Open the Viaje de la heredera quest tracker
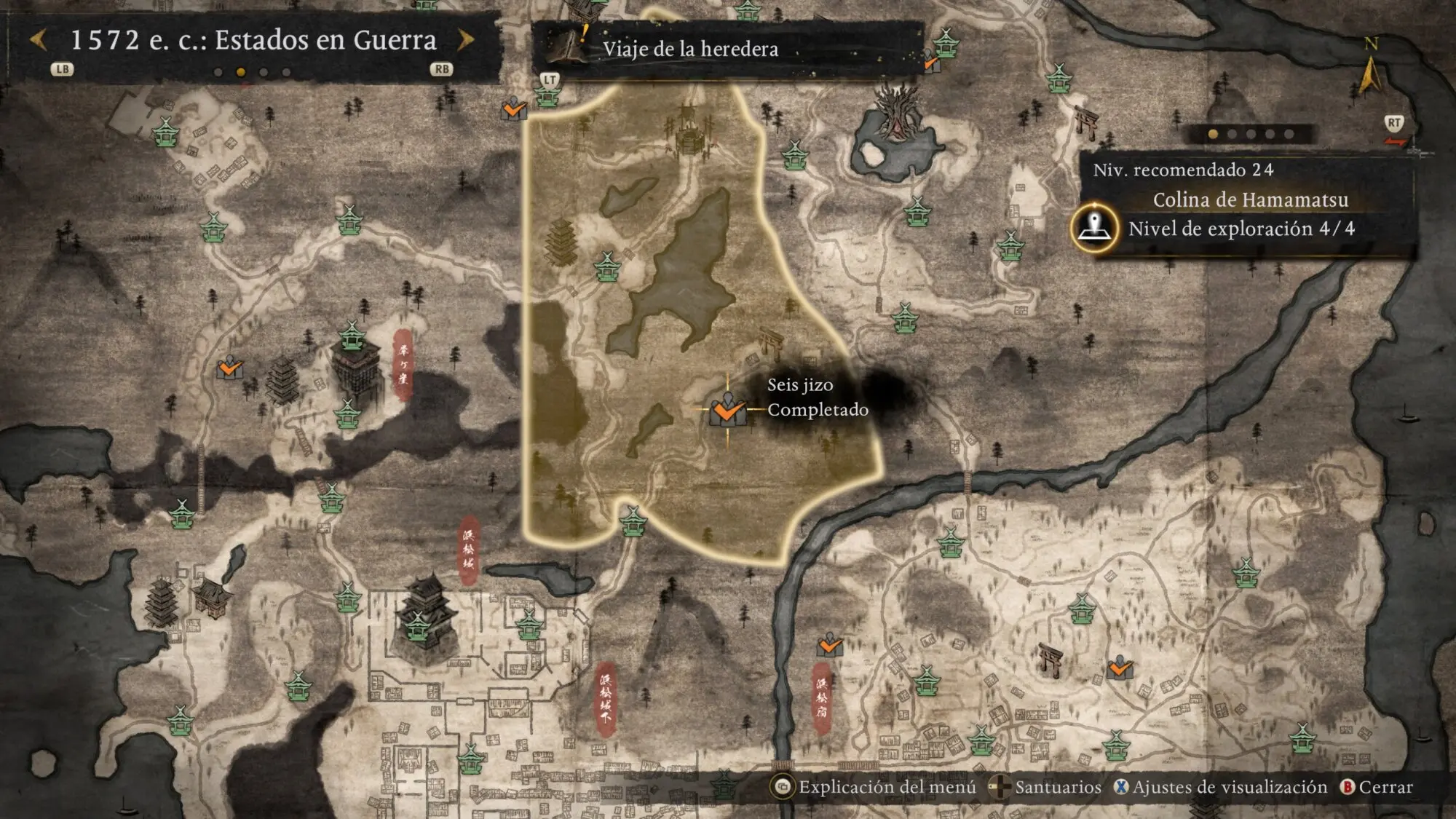This screenshot has width=1456, height=819. (x=689, y=49)
